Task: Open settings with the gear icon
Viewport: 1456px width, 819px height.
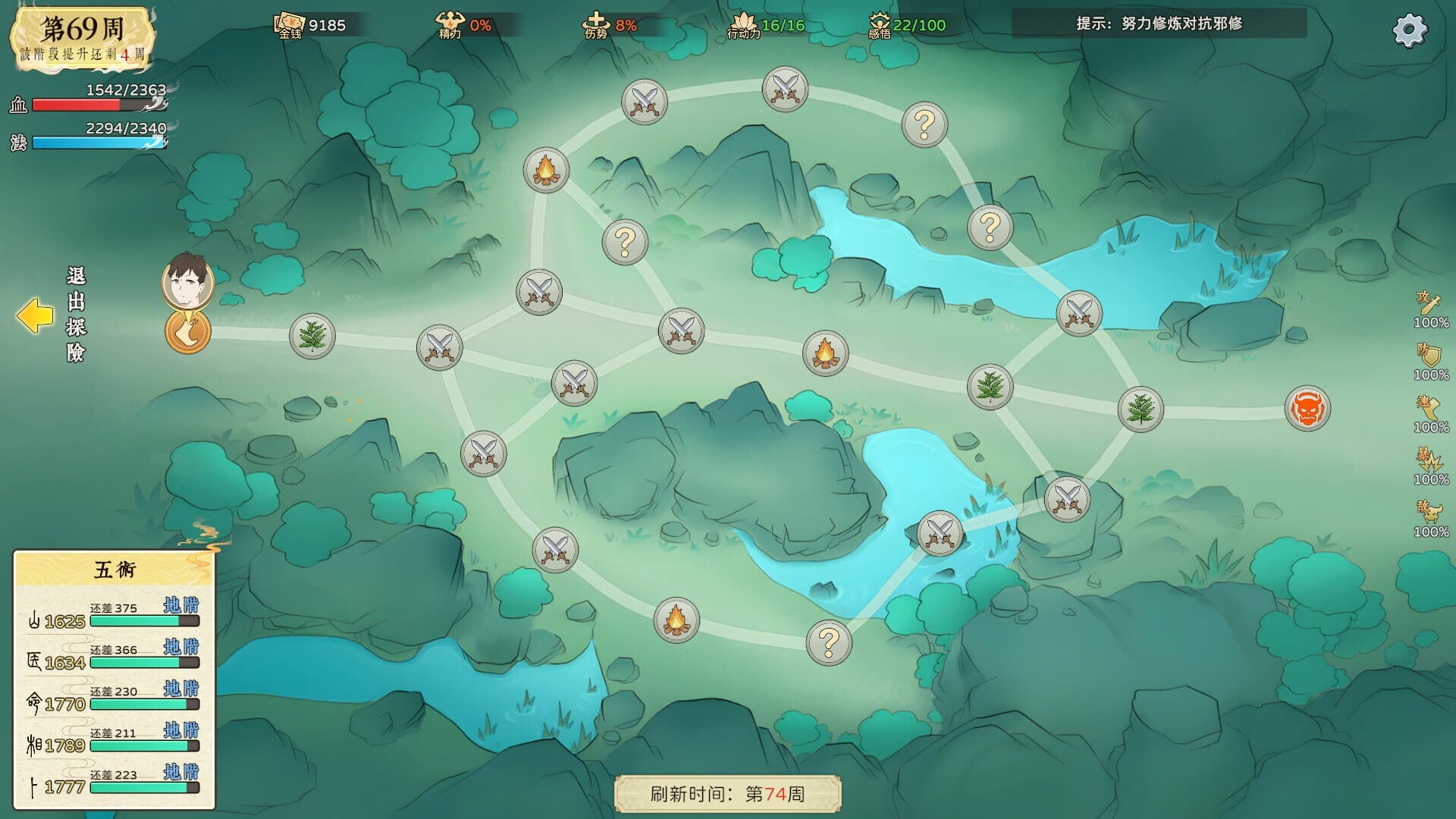Action: (1410, 30)
